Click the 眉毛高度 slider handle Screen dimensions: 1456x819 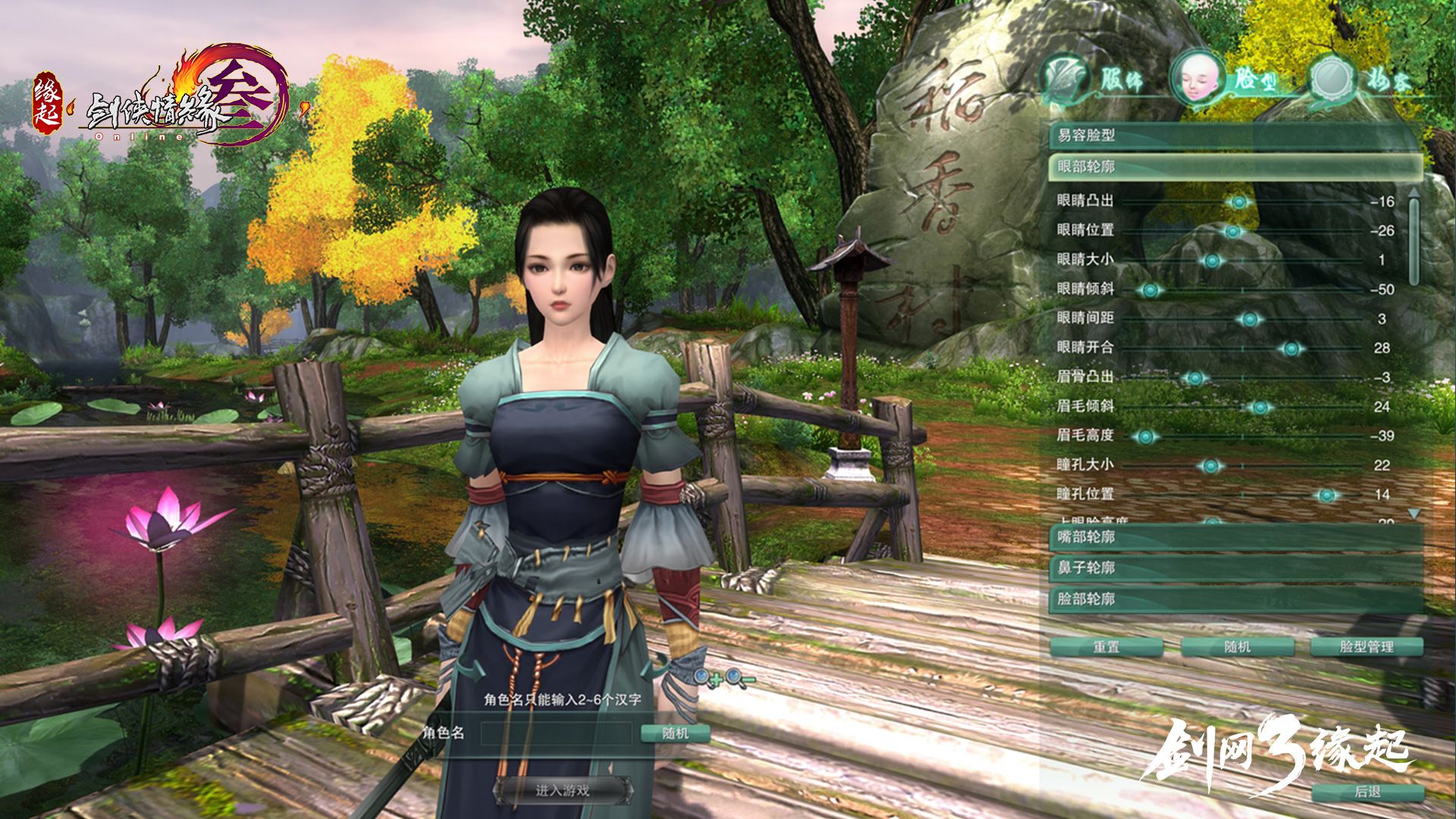click(x=1146, y=437)
